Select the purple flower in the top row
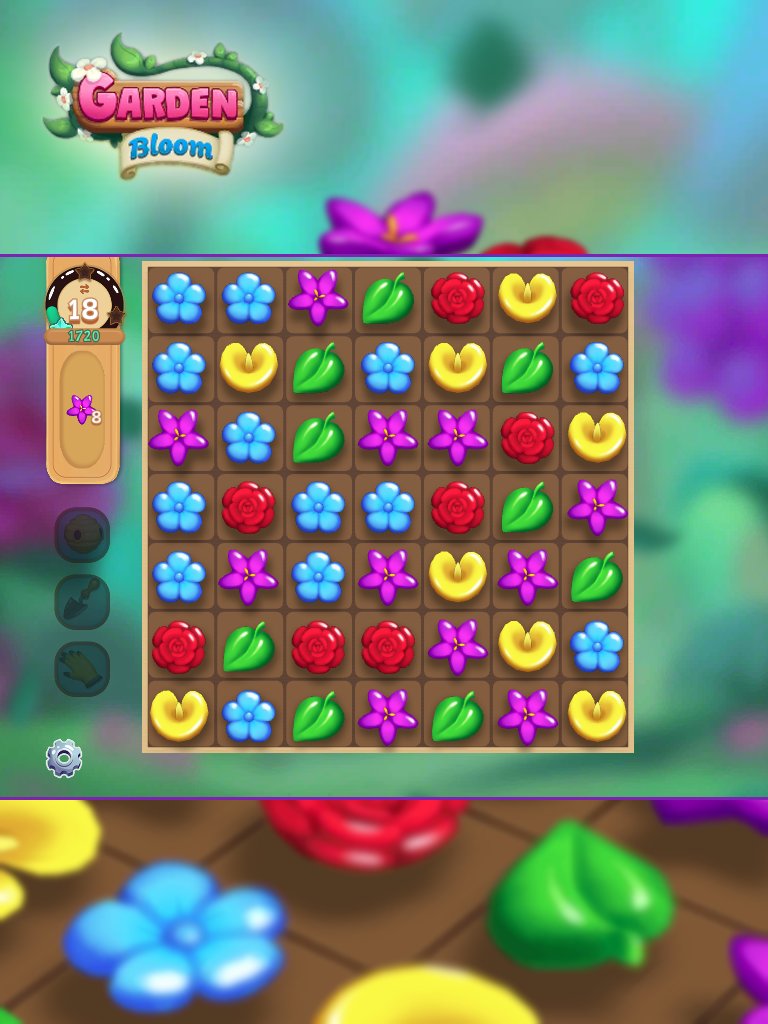The height and width of the screenshot is (1024, 768). coord(318,297)
